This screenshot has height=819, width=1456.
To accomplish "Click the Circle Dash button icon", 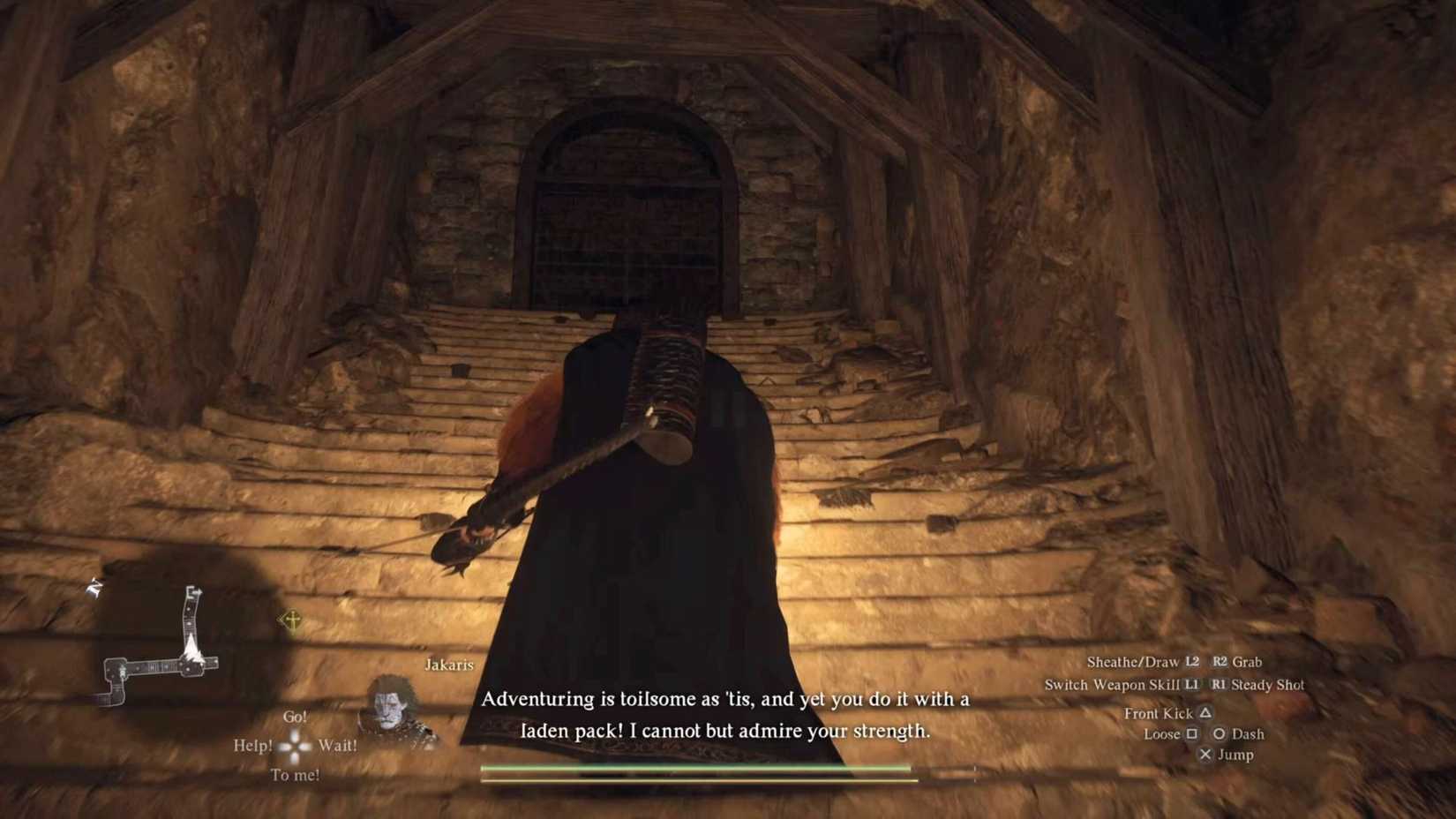I will 1221,734.
